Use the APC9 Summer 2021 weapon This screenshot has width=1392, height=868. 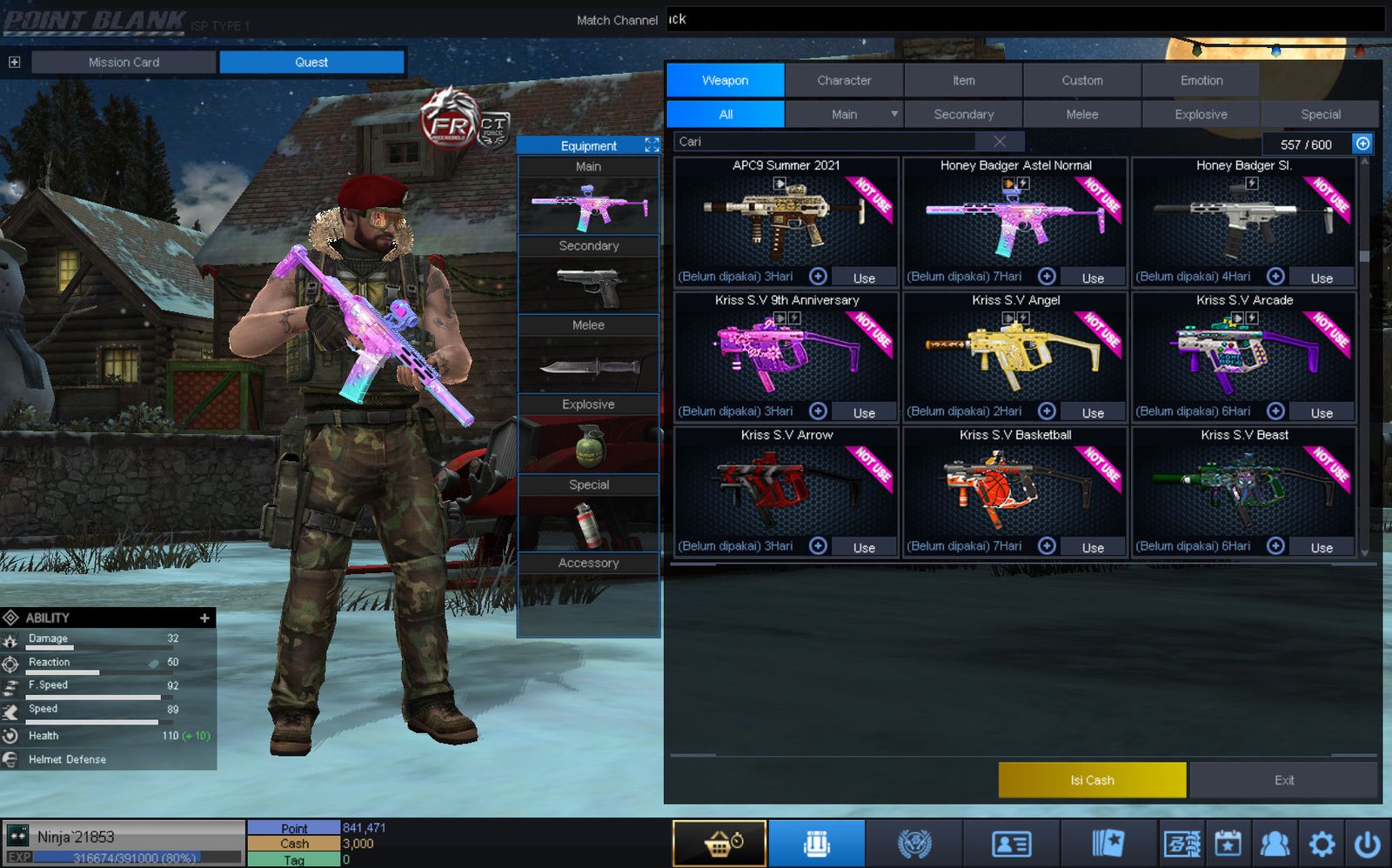pos(864,277)
